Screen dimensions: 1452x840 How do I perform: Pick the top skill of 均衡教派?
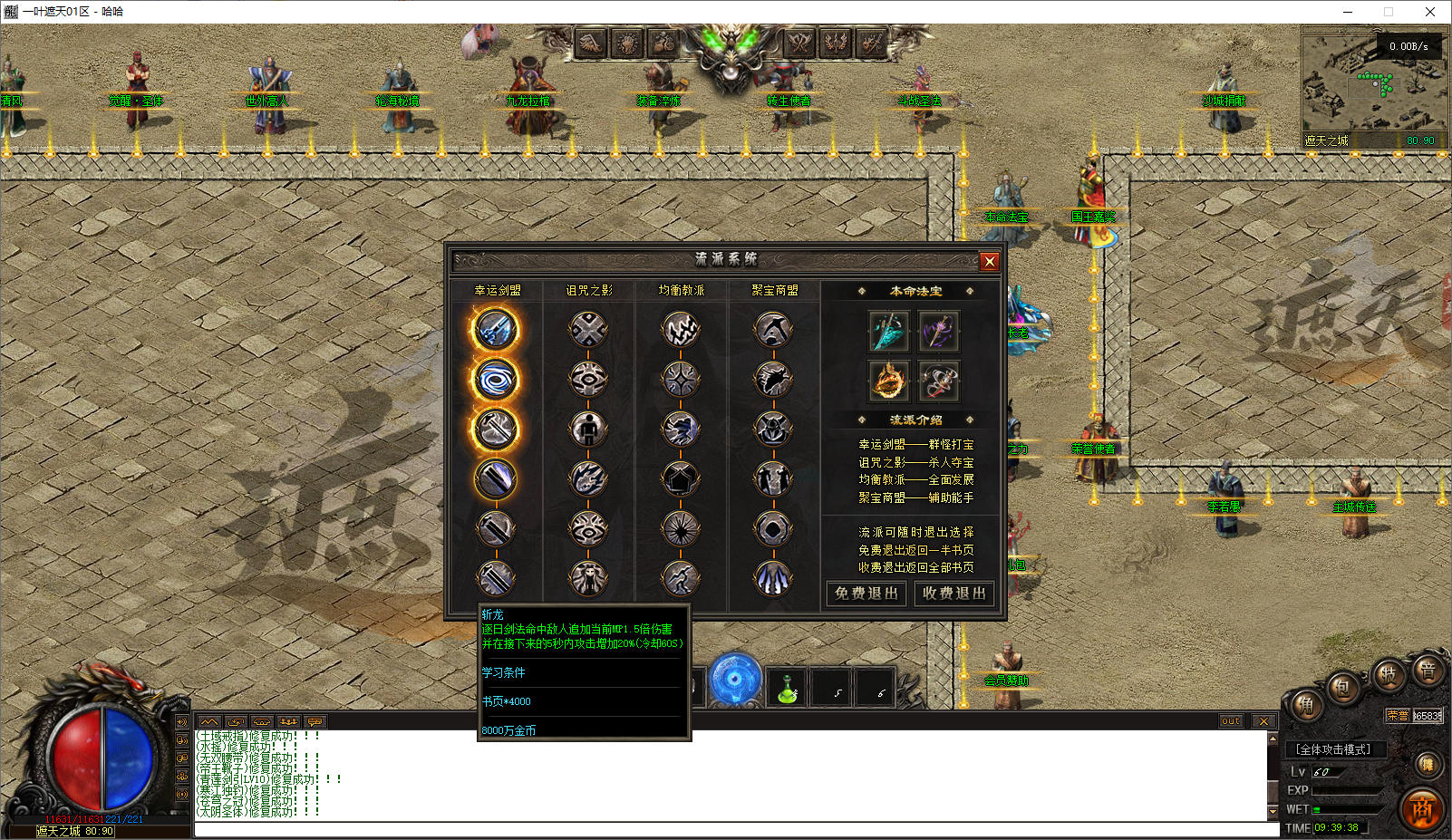[681, 329]
